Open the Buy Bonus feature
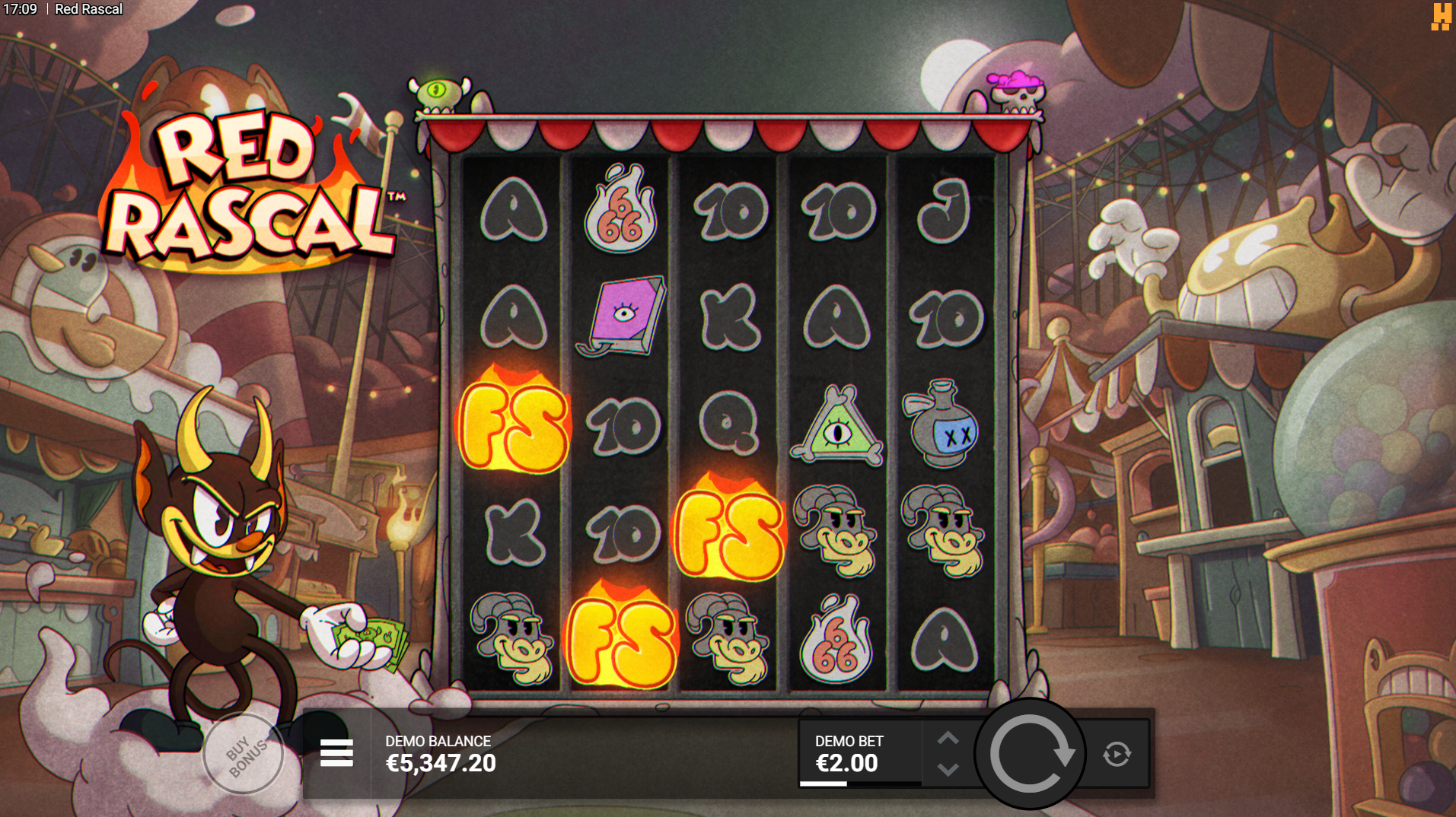1456x817 pixels. pyautogui.click(x=244, y=754)
